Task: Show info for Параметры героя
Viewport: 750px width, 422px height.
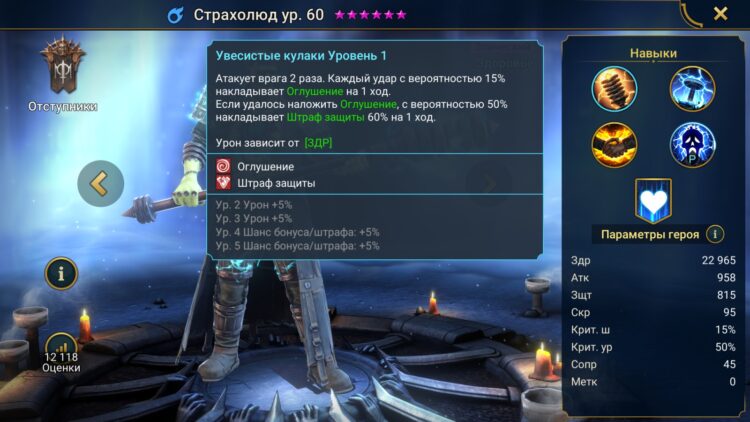Action: click(715, 234)
